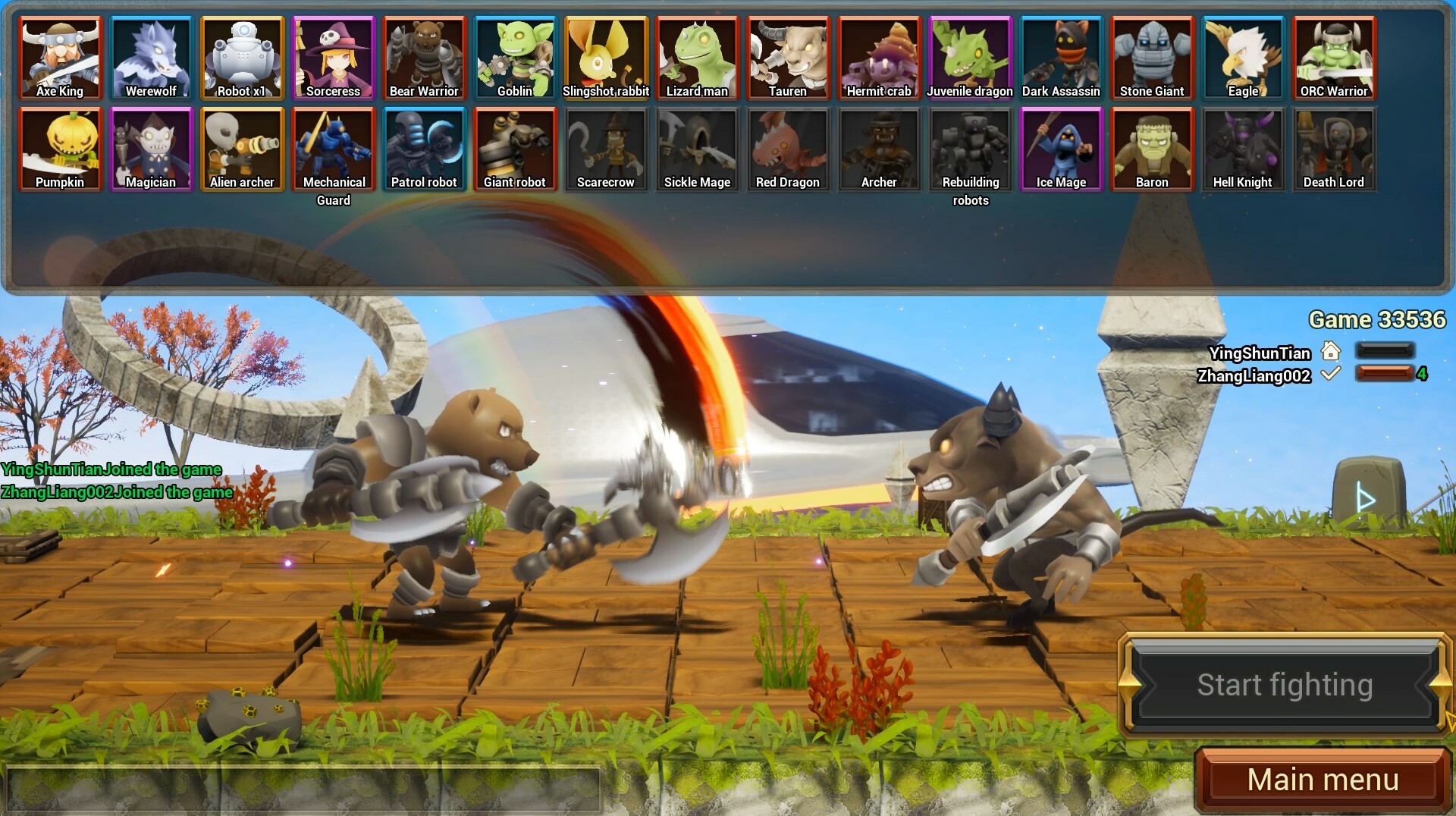Toggle ready checkmark beside ZhangLiang002
The image size is (1456, 816).
tap(1330, 375)
